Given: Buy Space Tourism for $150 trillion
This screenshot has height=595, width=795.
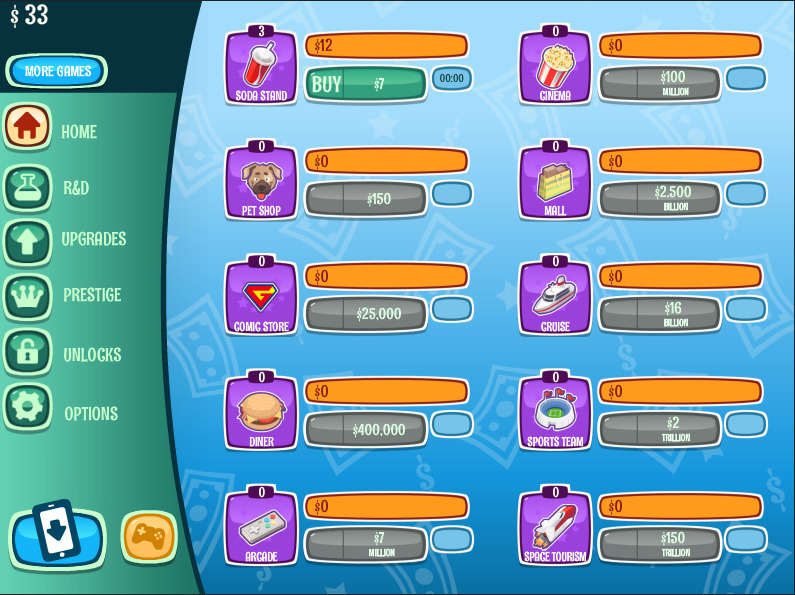Looking at the screenshot, I should 659,545.
